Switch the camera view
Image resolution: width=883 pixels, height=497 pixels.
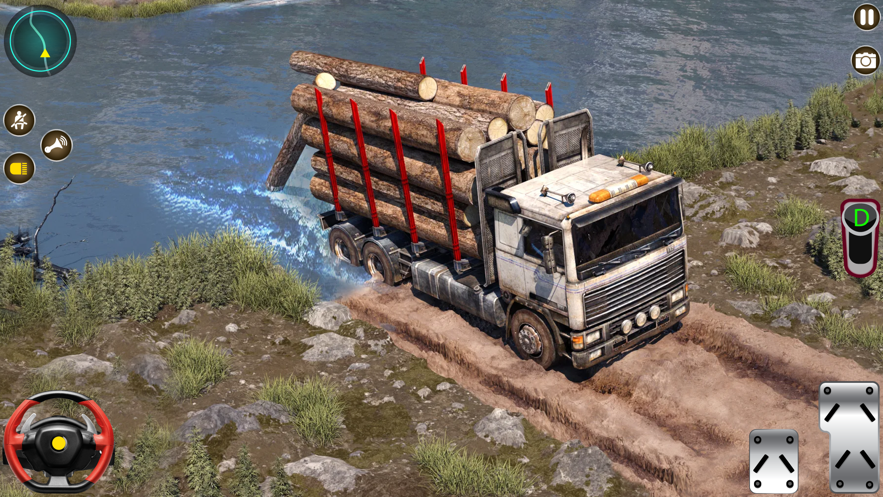[865, 60]
